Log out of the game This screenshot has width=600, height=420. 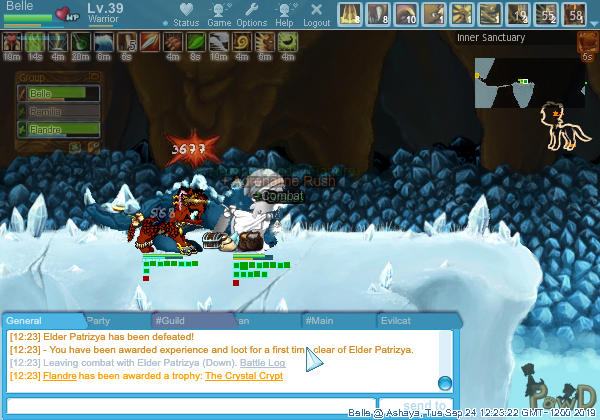tap(316, 15)
